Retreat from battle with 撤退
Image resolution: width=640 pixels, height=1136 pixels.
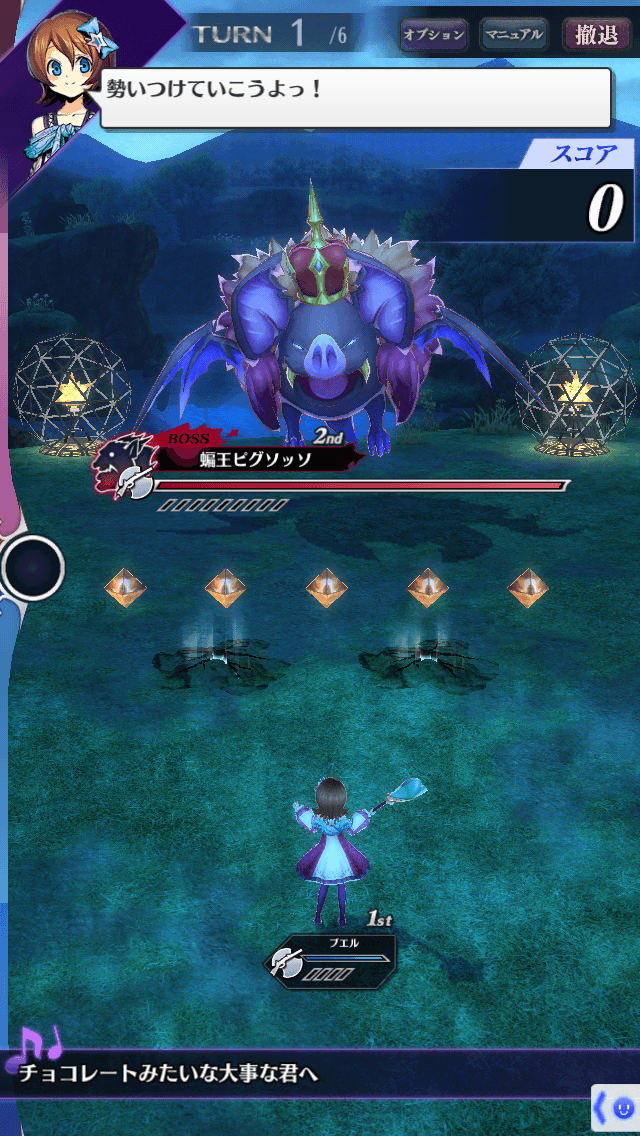tap(597, 35)
